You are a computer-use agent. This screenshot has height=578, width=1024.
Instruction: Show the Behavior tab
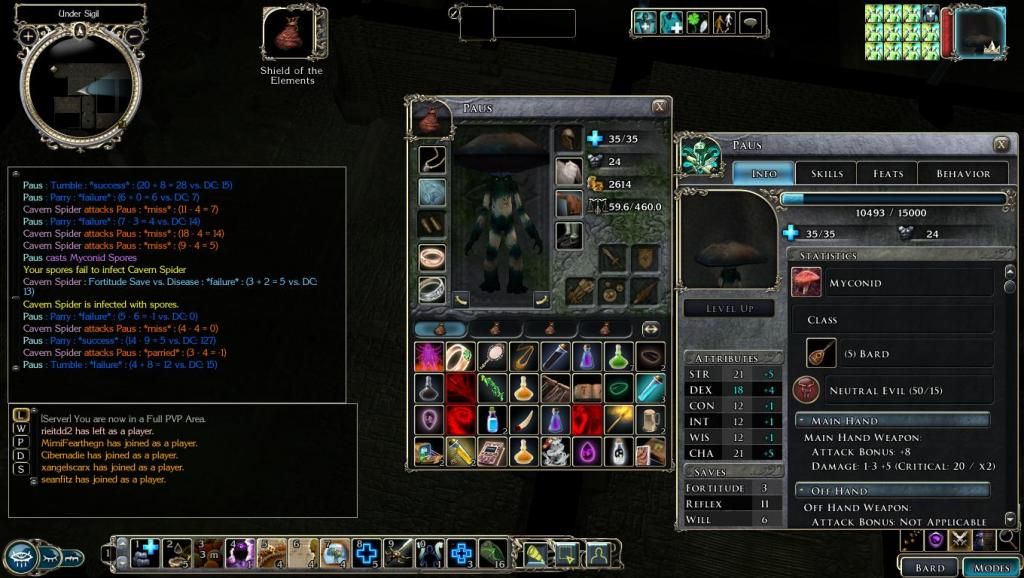click(963, 173)
